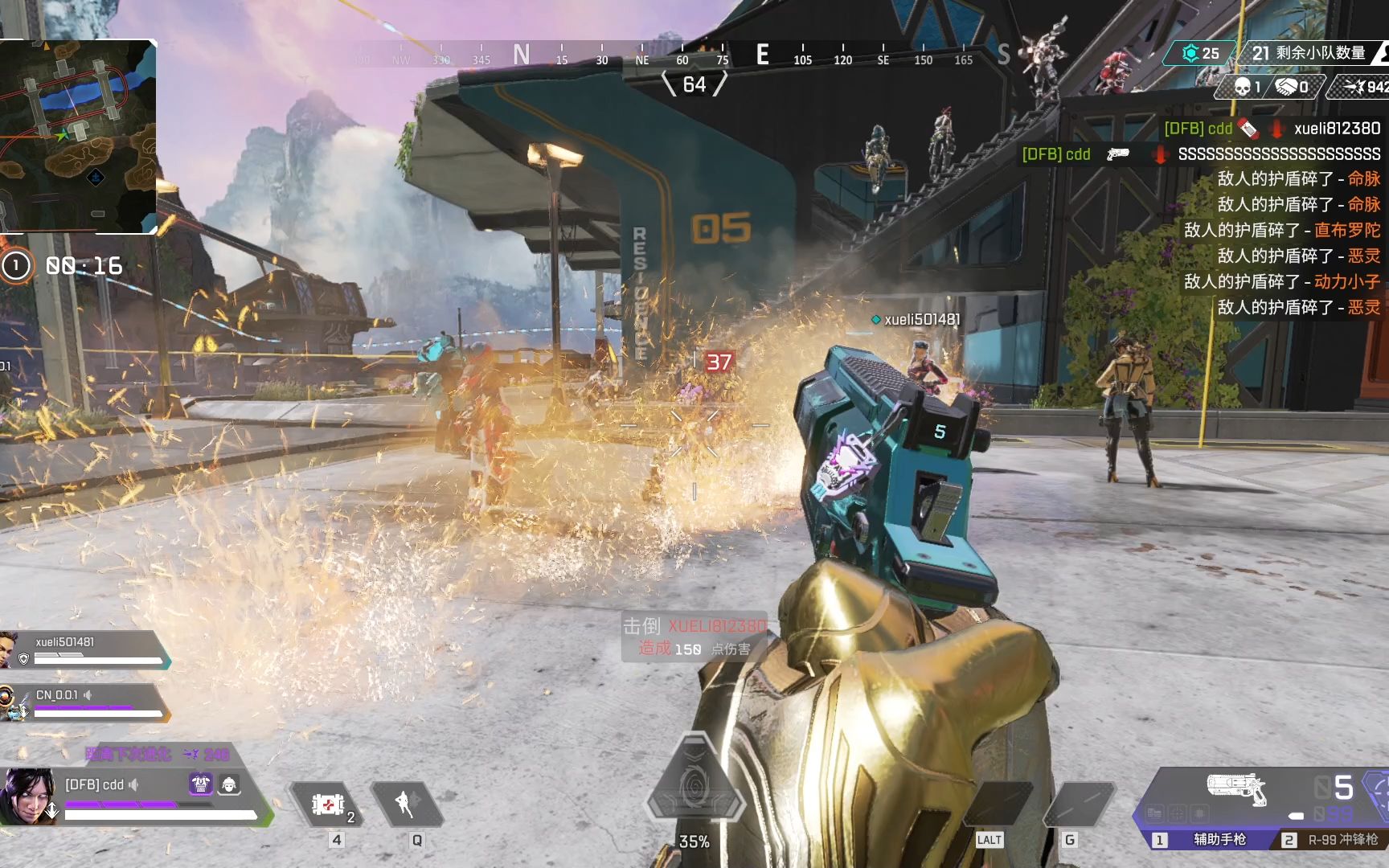Image resolution: width=1389 pixels, height=868 pixels.
Task: Activate the tactical ability icon labeled Q
Action: (x=406, y=804)
